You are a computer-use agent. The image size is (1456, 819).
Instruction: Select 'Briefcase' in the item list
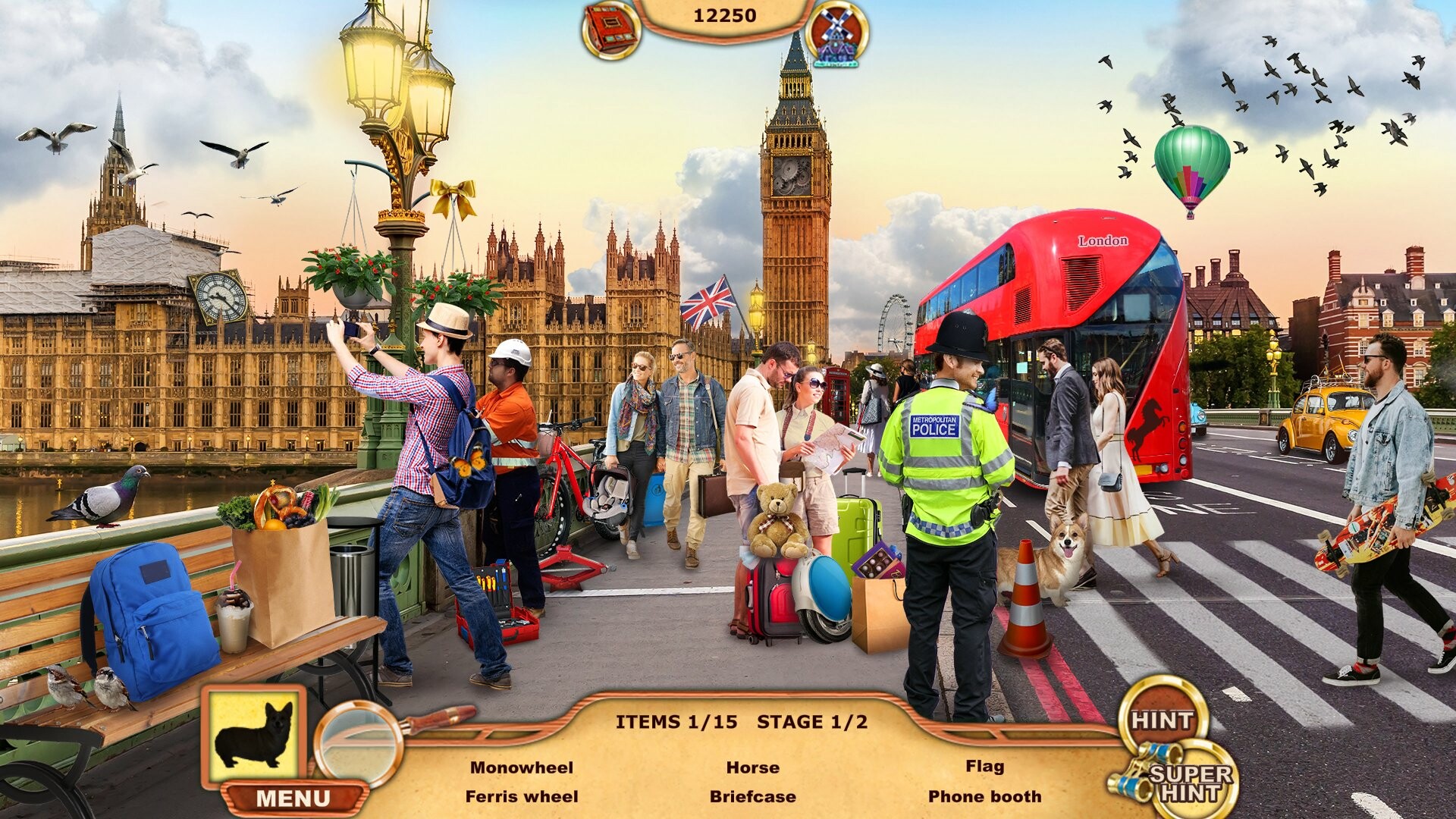click(752, 795)
